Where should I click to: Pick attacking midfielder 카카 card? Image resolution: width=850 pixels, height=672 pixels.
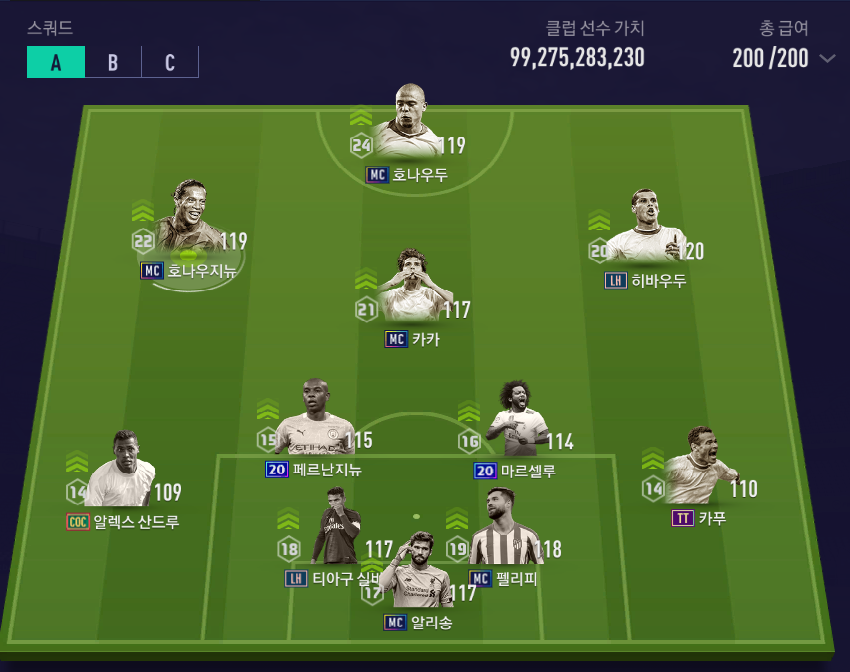point(410,287)
